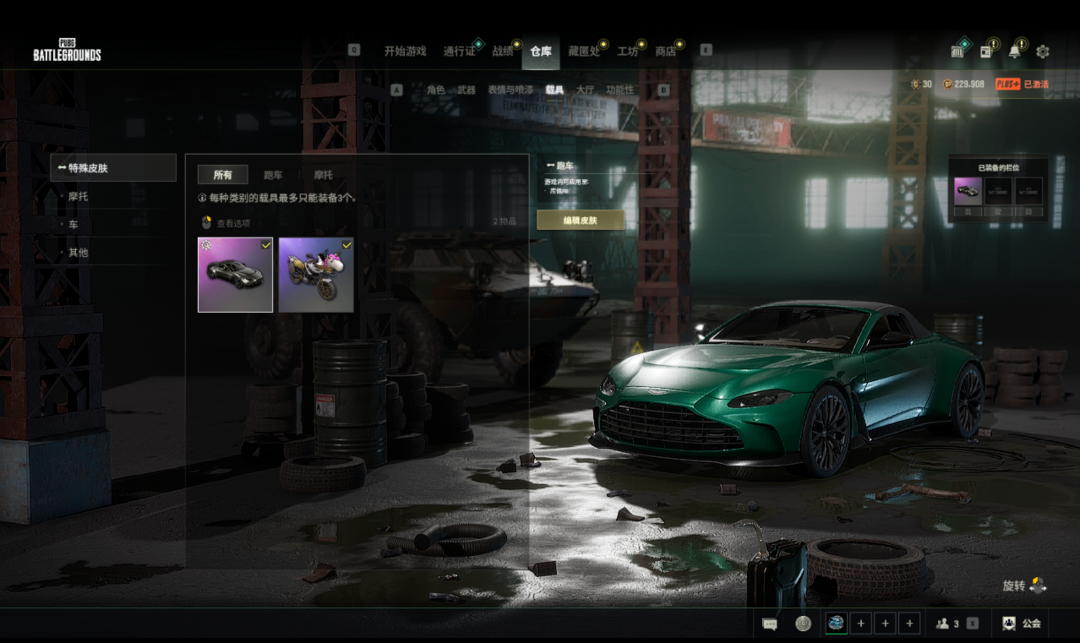Viewport: 1080px width, 643px height.
Task: Filter skins by 跑车 sports car
Action: tap(272, 175)
